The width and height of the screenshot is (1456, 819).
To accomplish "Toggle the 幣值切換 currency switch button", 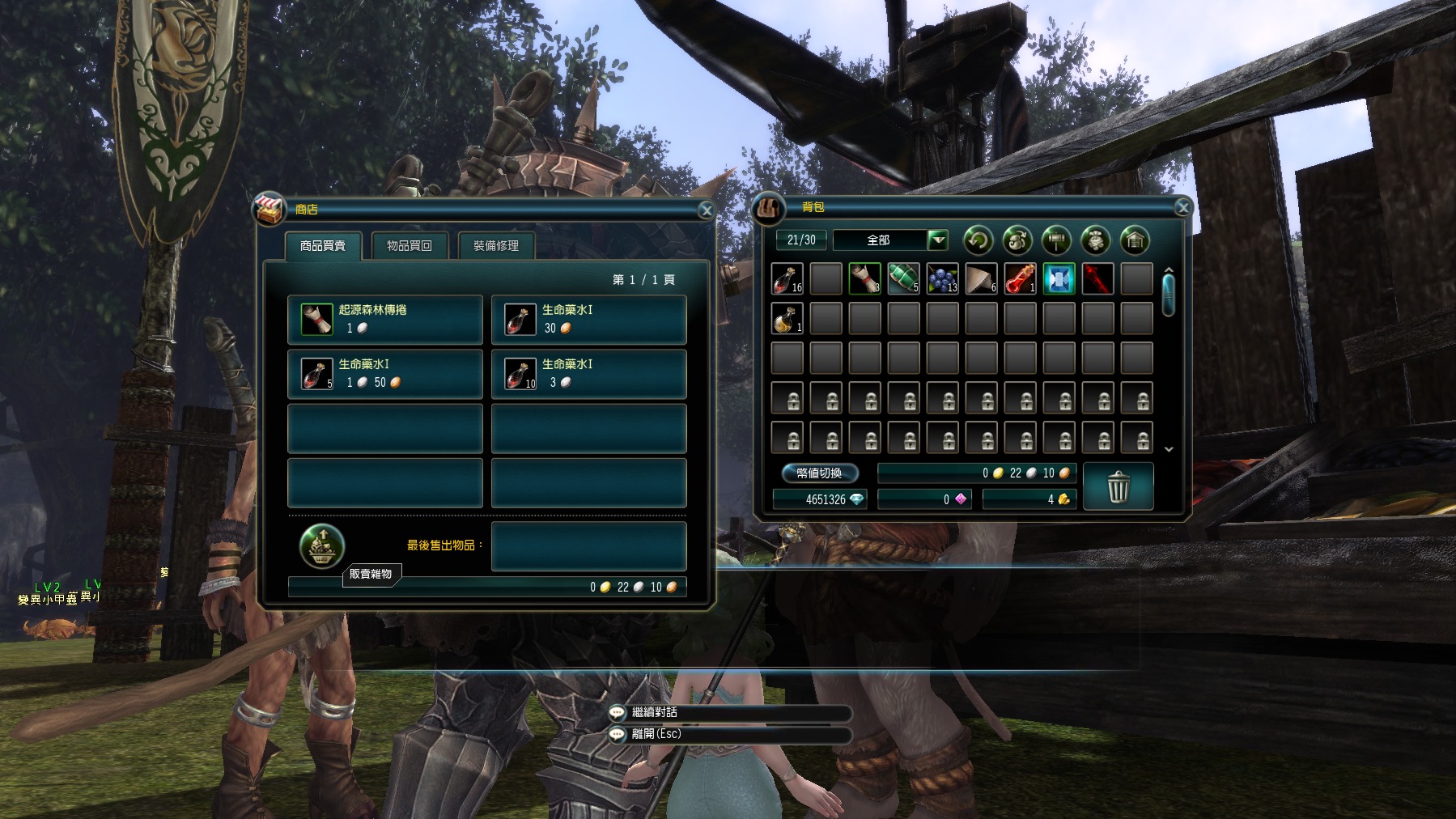I will [x=819, y=473].
